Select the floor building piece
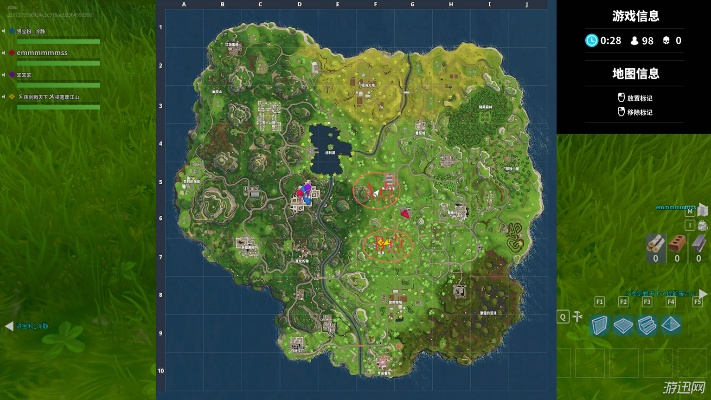711x400 pixels. coord(624,324)
